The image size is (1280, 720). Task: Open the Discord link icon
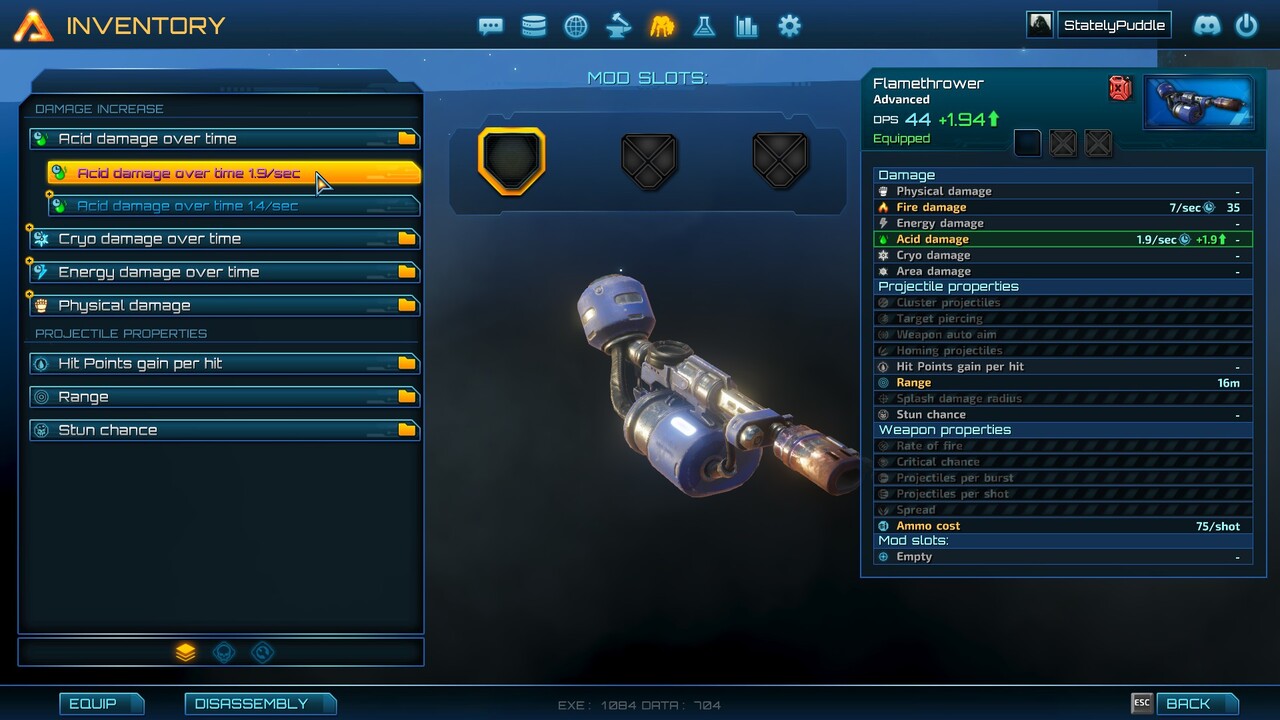pos(1207,25)
